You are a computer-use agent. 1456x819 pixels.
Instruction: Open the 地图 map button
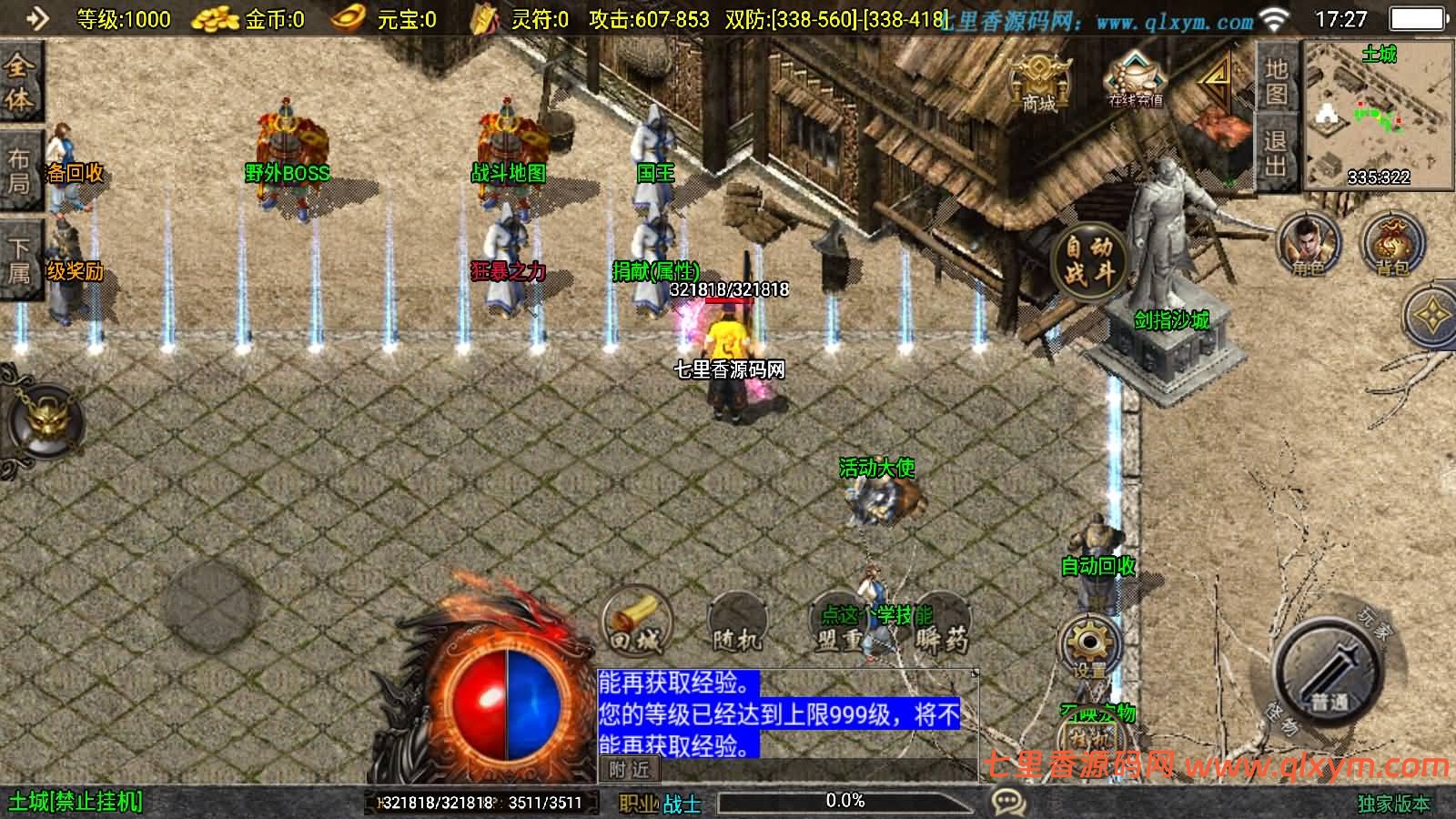point(1275,82)
